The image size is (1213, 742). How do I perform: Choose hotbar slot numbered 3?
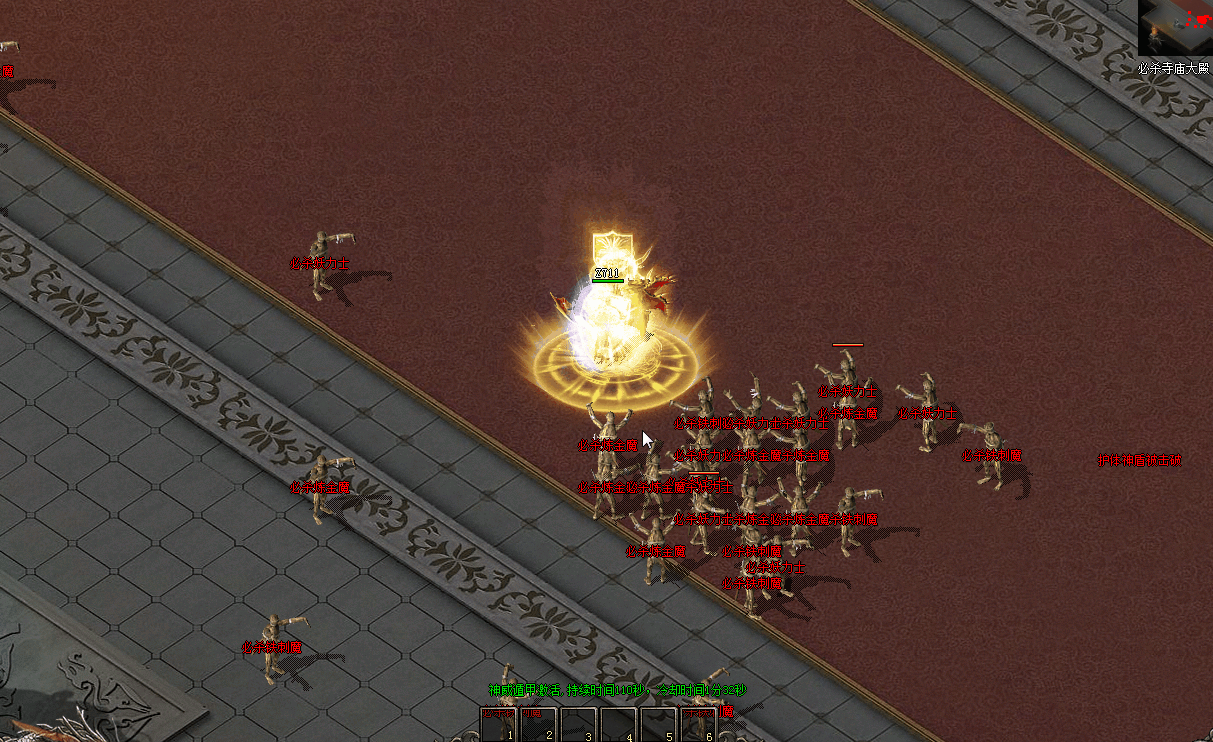tap(578, 725)
